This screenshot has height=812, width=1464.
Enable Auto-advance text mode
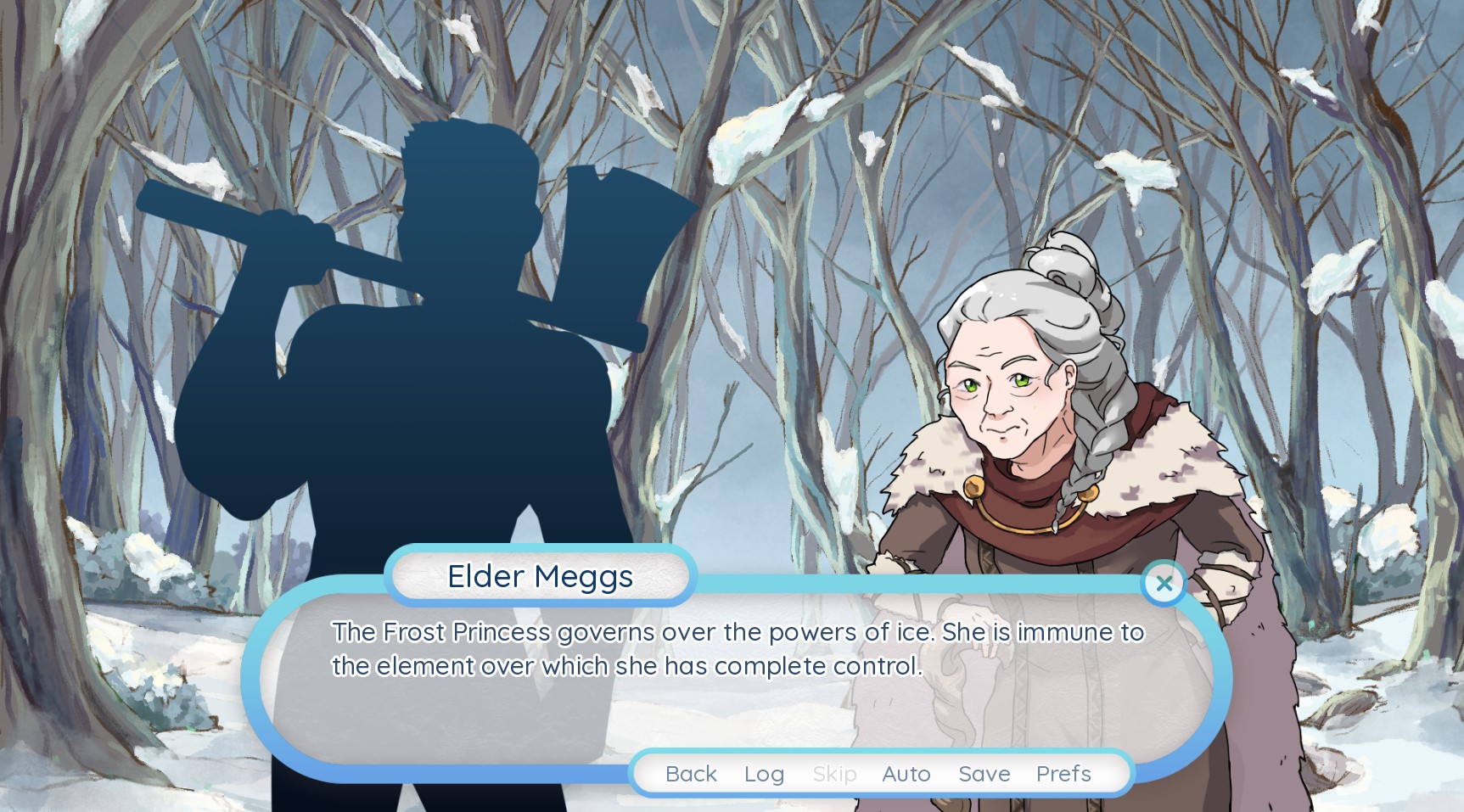pos(906,773)
